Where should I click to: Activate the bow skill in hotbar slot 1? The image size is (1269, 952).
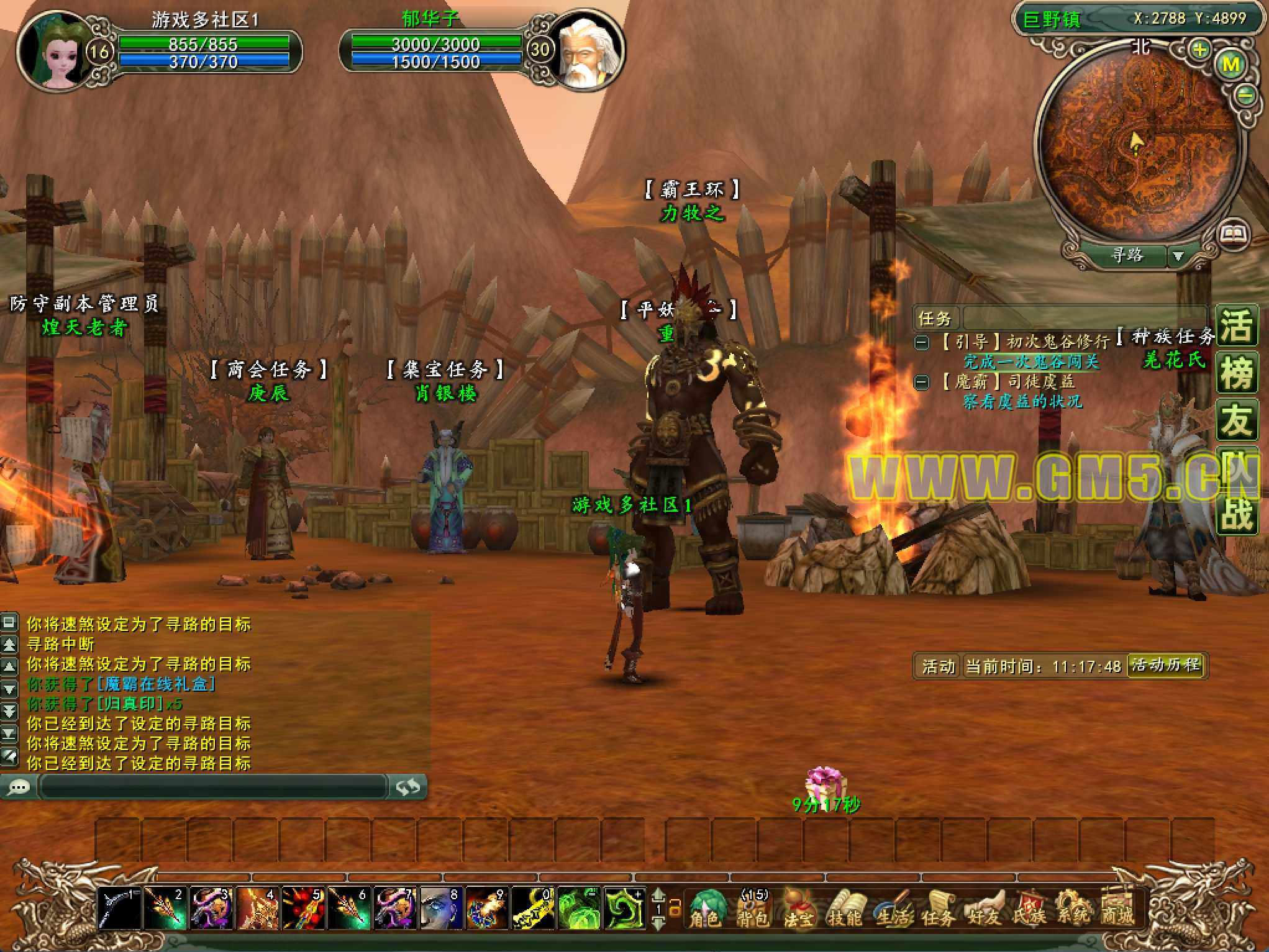tap(120, 909)
